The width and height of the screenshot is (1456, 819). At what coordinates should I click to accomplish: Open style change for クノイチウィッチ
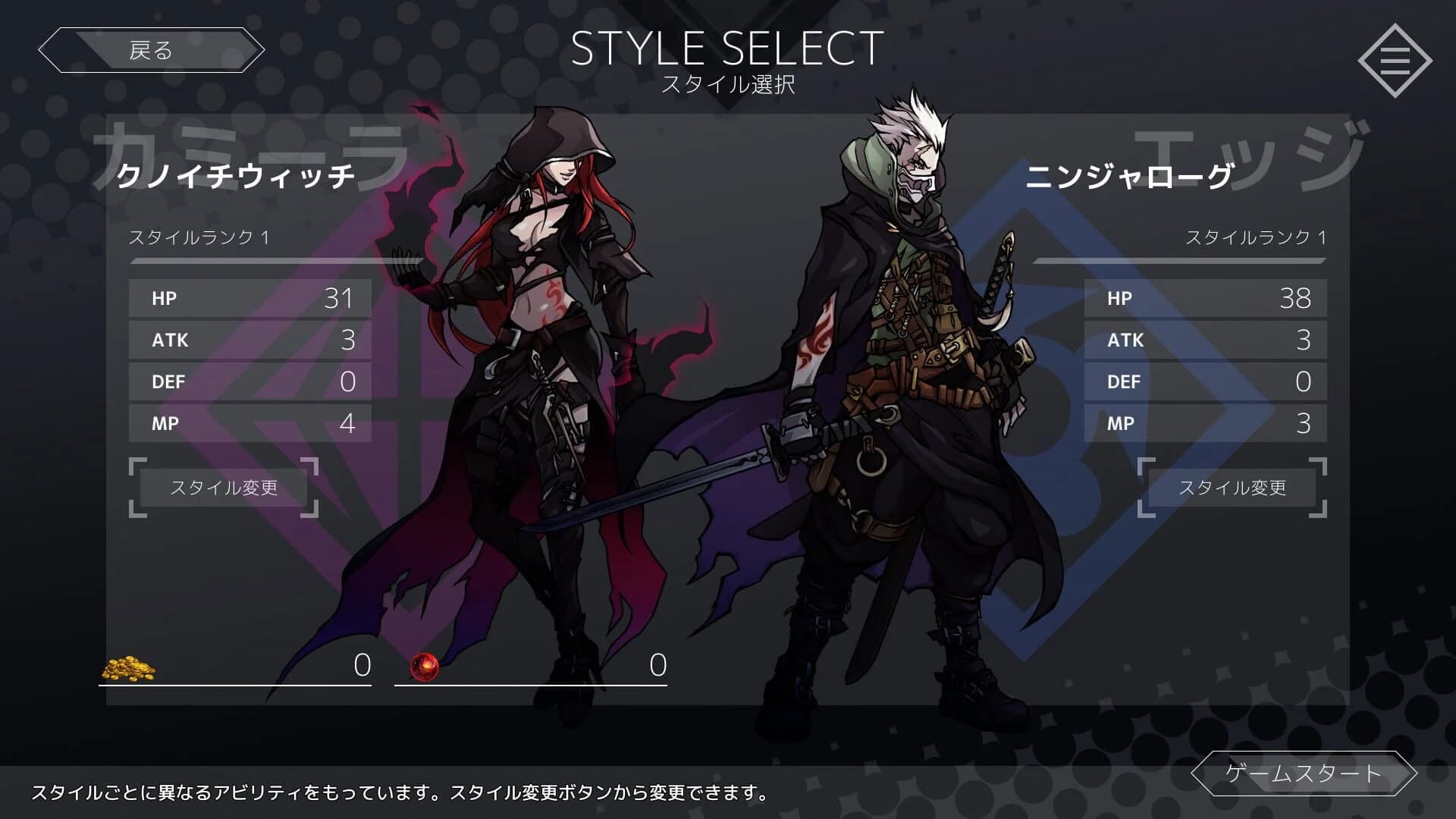[224, 488]
